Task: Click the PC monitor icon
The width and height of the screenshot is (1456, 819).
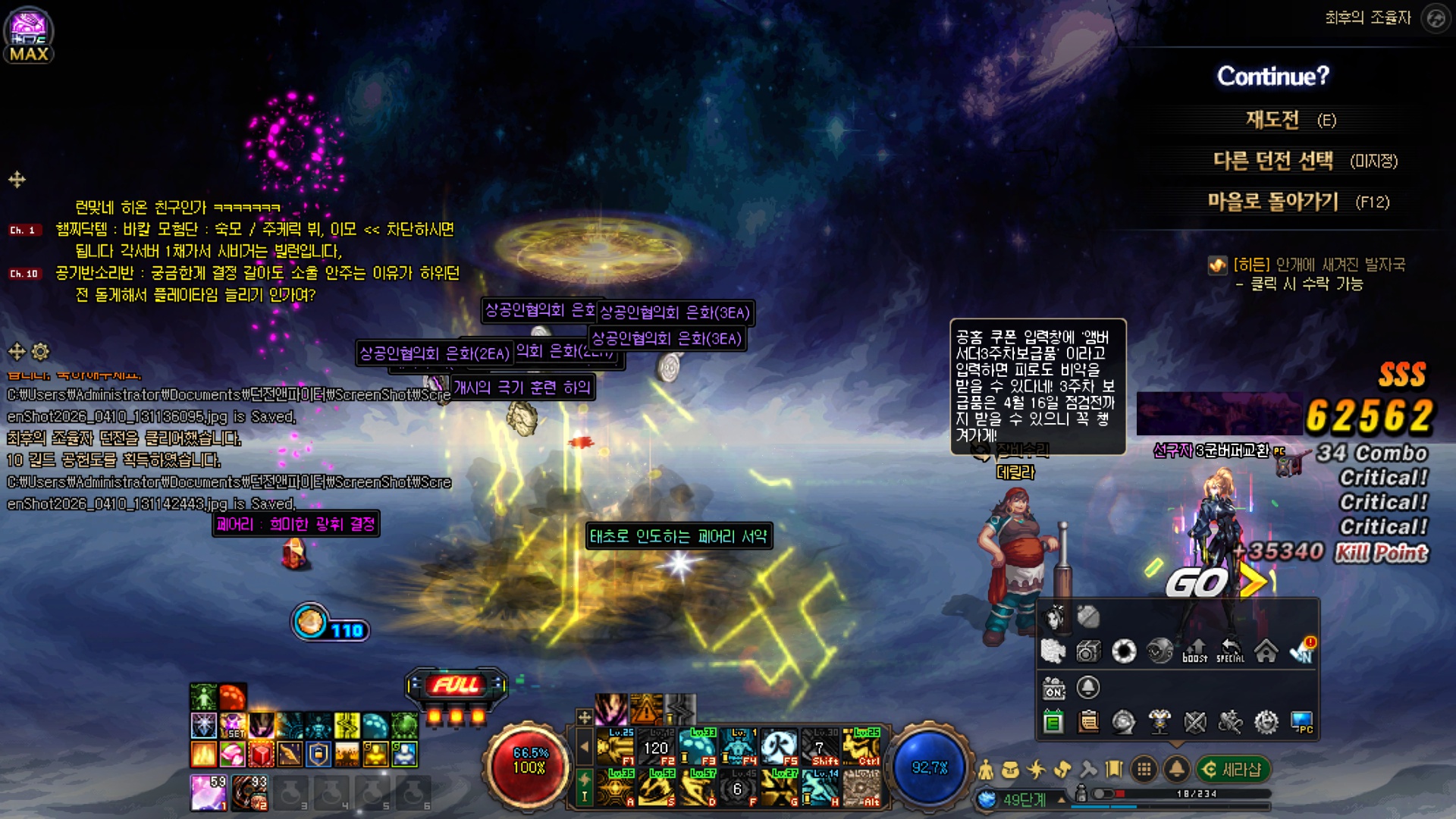Action: click(x=1301, y=722)
